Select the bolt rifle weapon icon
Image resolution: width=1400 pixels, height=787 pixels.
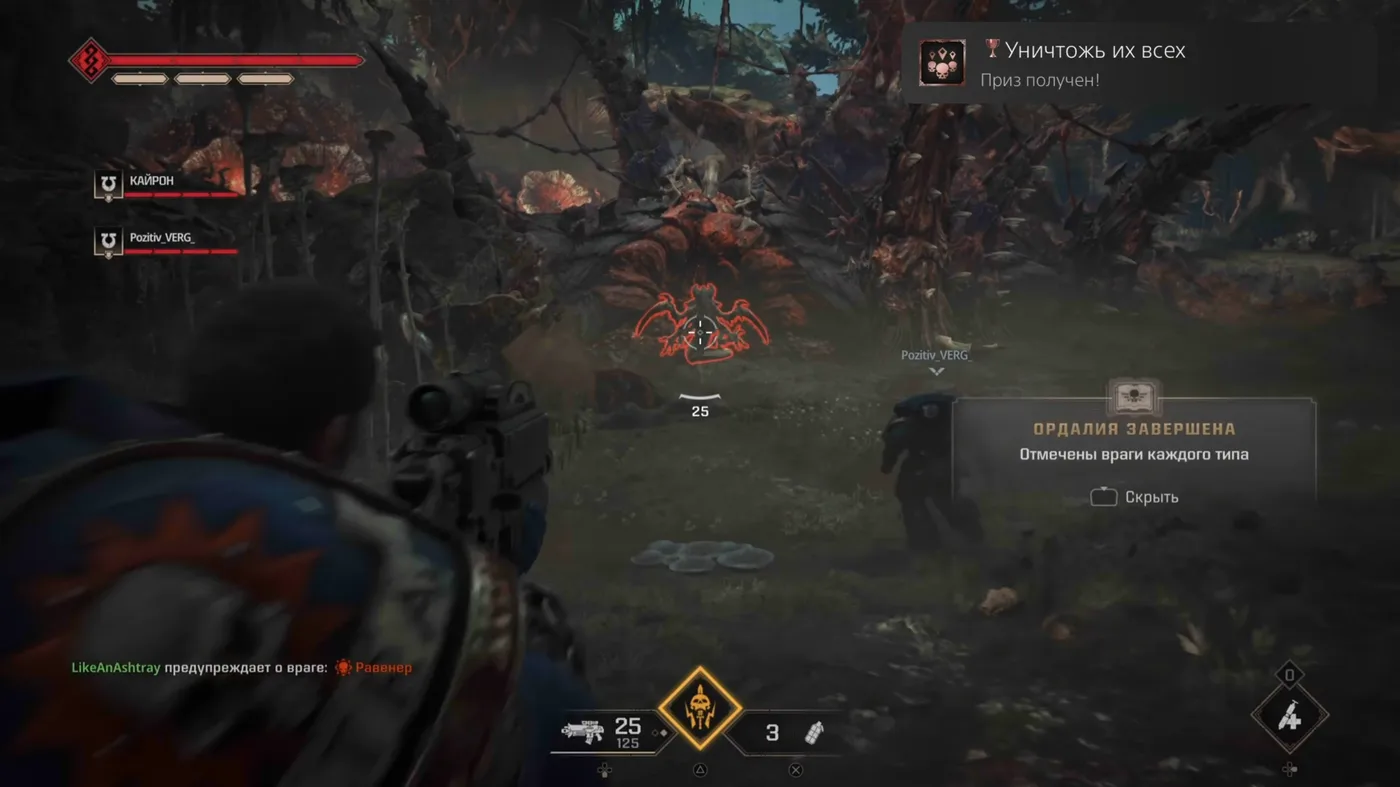click(581, 732)
